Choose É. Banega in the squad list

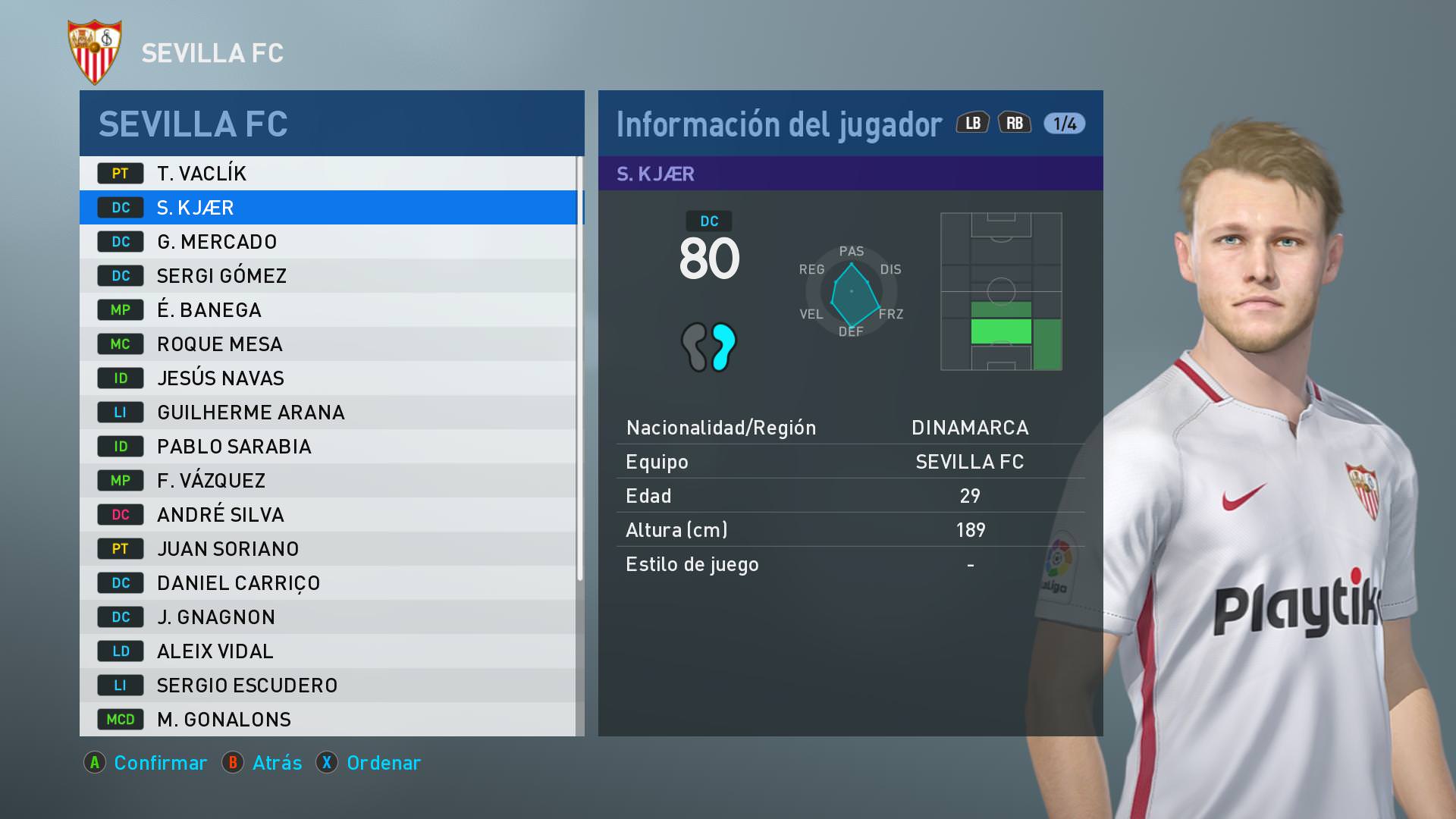tap(328, 310)
